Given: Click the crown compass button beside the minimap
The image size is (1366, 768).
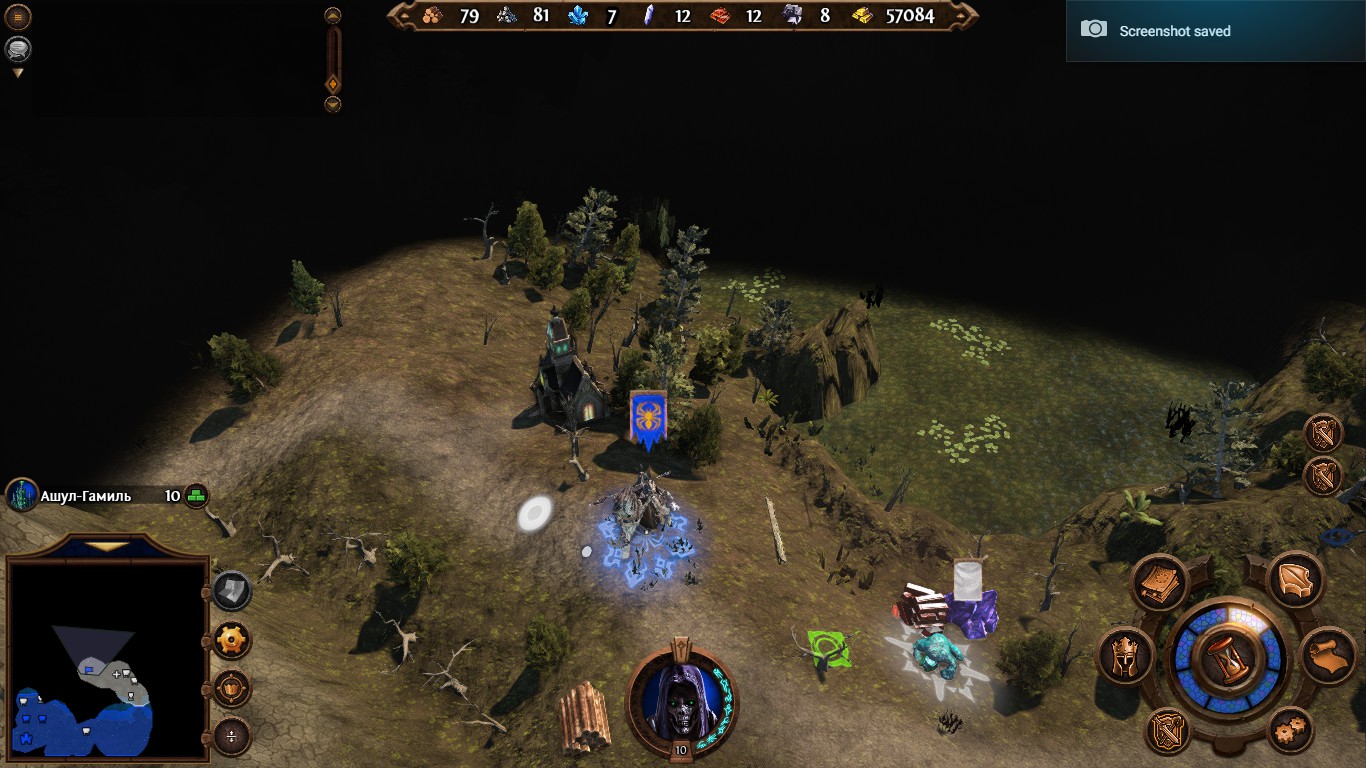Looking at the screenshot, I should pyautogui.click(x=232, y=689).
